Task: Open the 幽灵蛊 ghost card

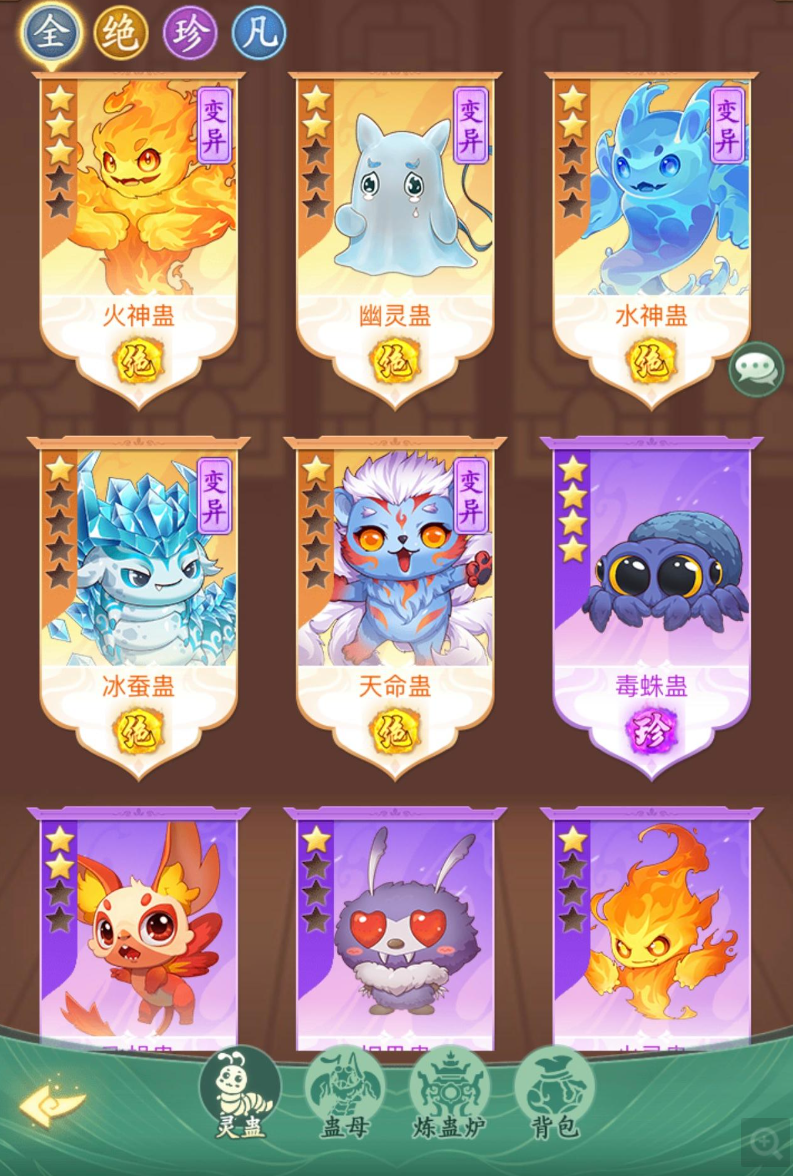Action: [x=395, y=220]
